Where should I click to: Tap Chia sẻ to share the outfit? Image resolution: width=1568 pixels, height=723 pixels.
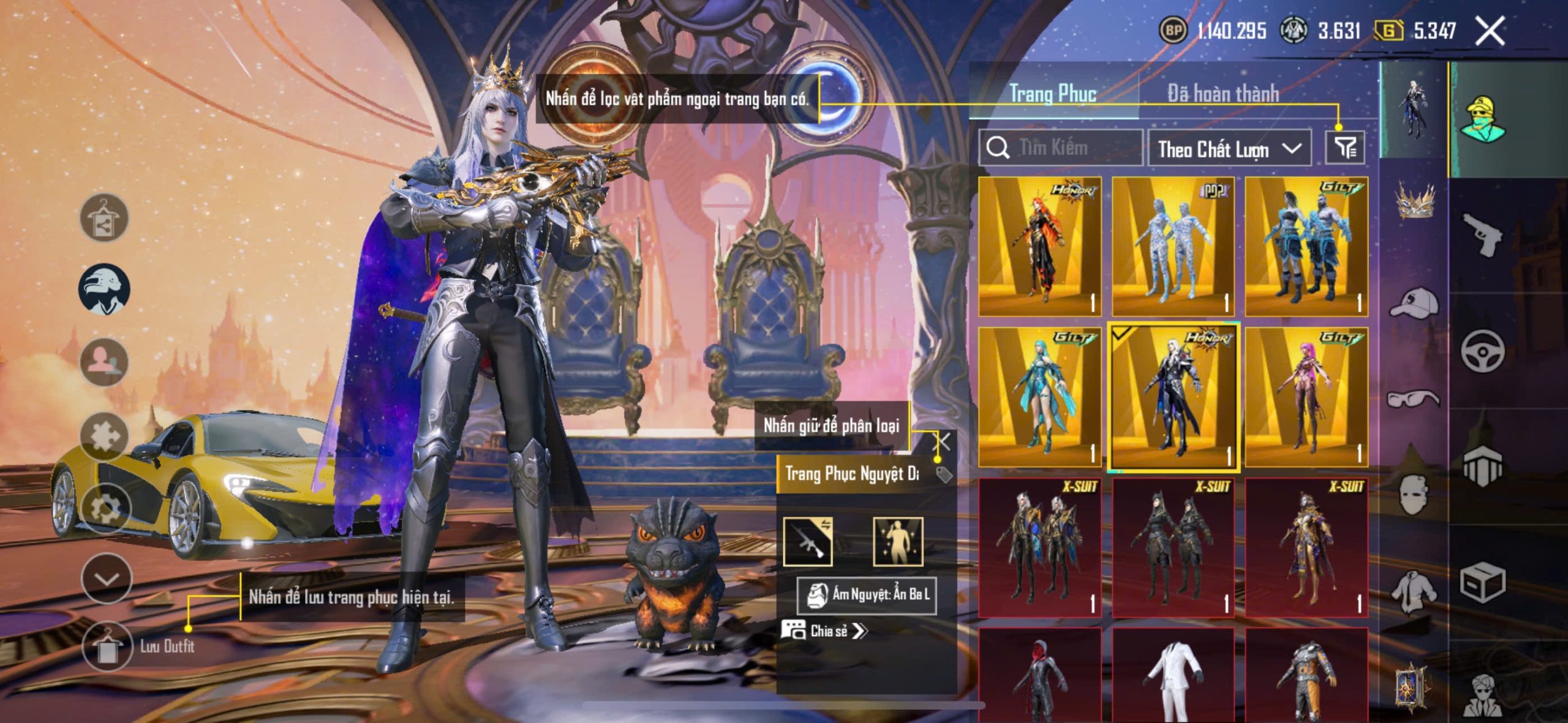click(x=824, y=631)
